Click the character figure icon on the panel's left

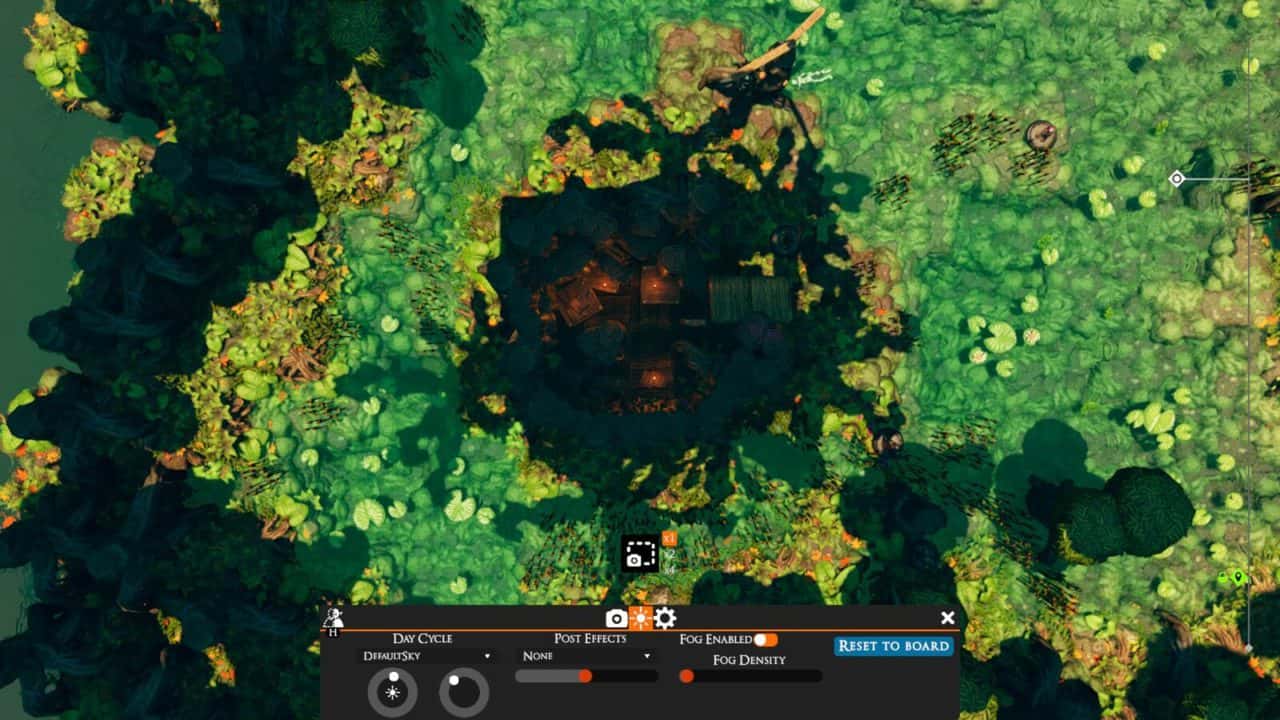[x=334, y=615]
